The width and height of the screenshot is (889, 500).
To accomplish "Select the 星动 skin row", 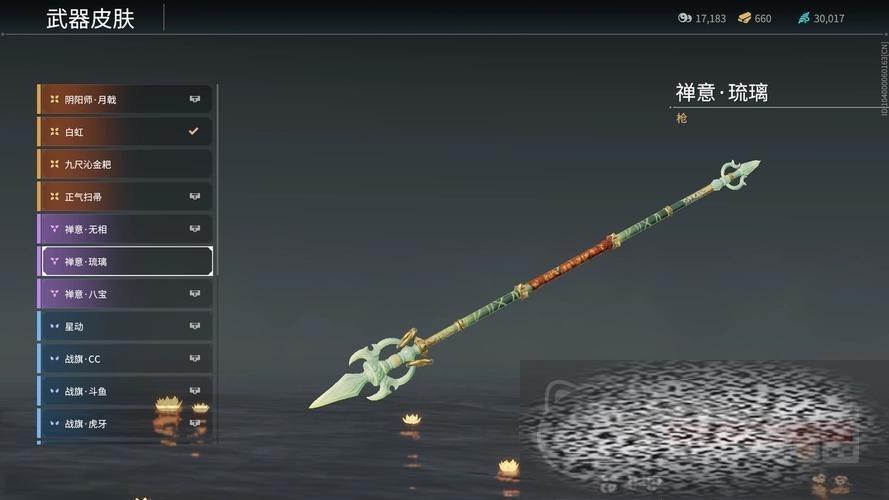I will 125,326.
